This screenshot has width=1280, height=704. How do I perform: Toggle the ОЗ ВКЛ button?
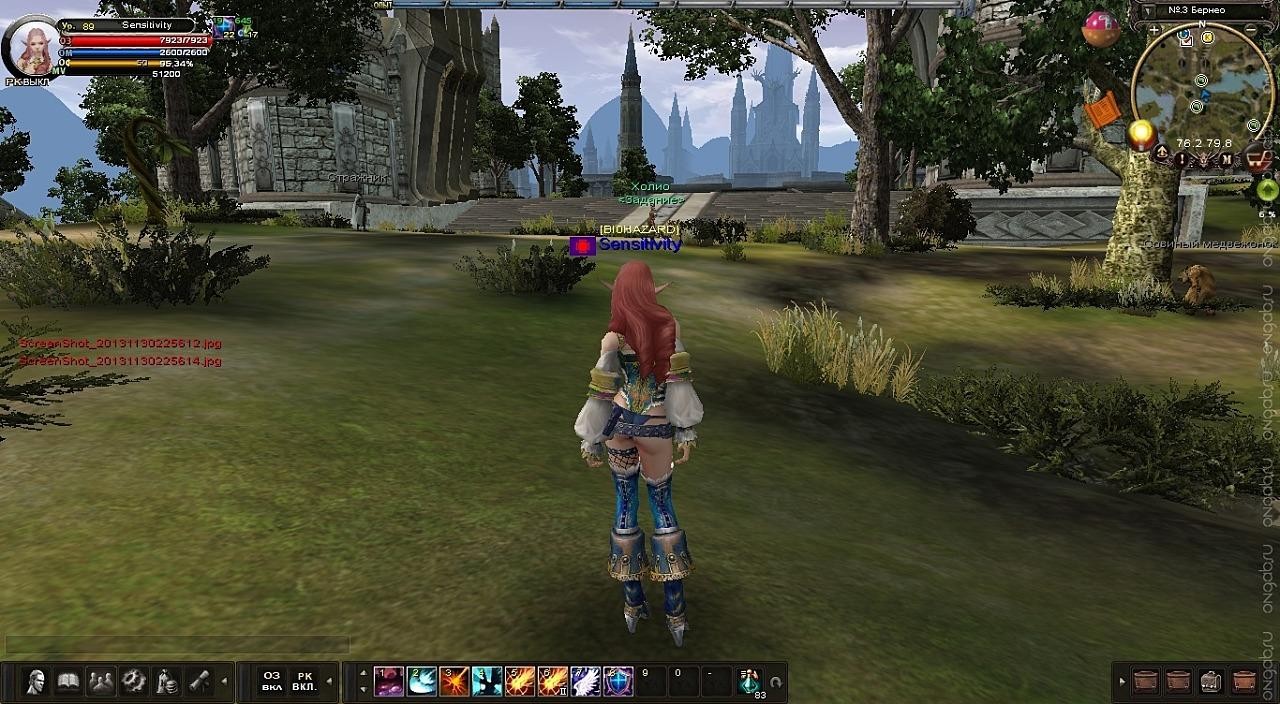(x=272, y=681)
